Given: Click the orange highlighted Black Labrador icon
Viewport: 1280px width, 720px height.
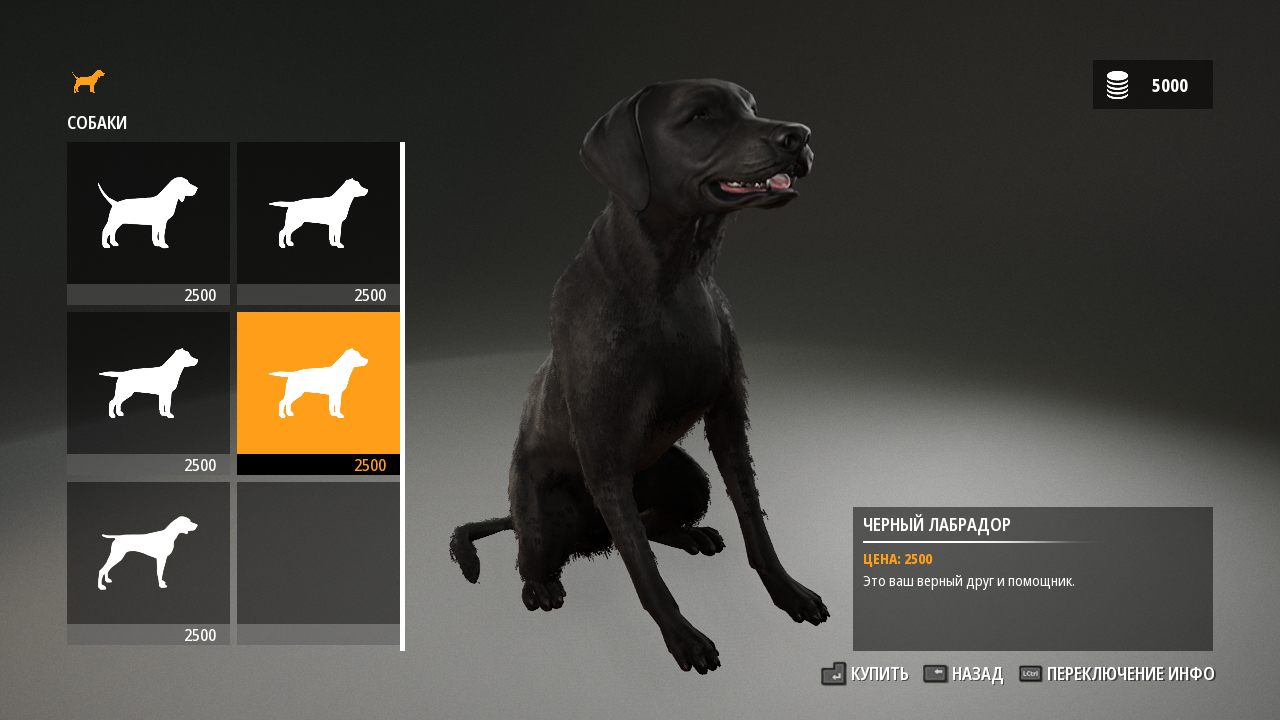Looking at the screenshot, I should coord(318,382).
